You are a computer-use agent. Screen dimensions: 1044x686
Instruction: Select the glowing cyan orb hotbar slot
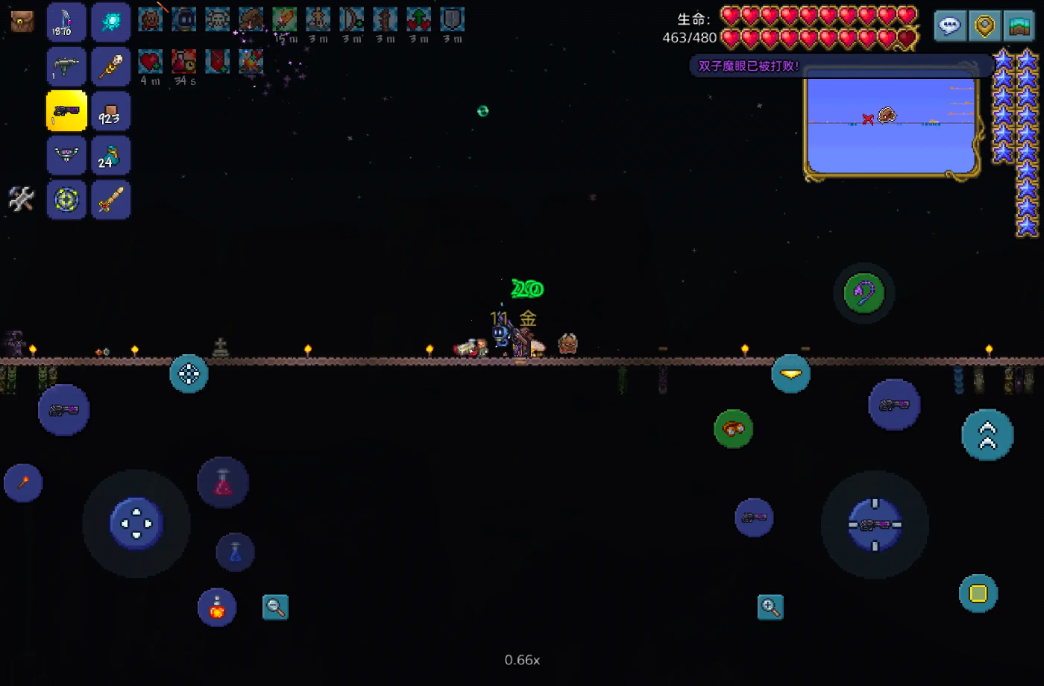click(111, 22)
